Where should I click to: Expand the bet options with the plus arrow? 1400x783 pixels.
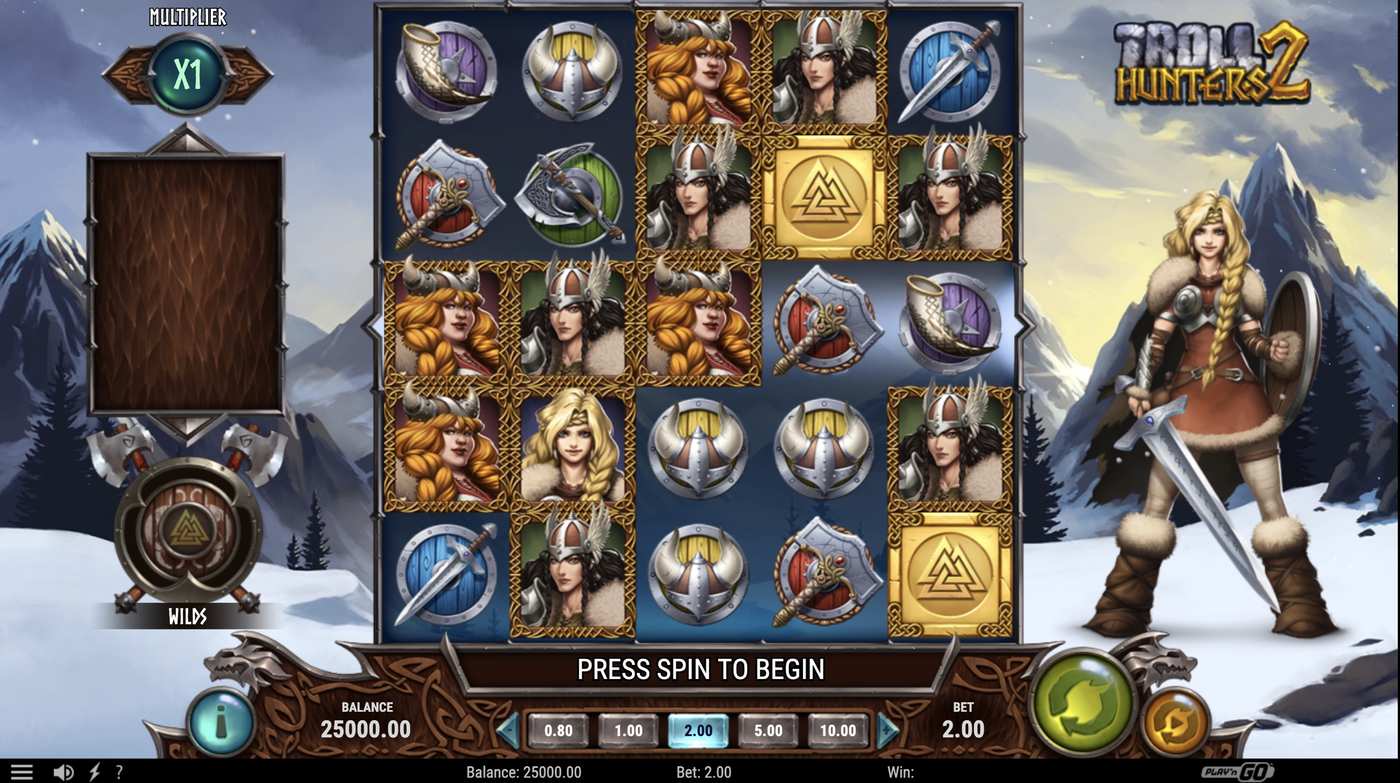pyautogui.click(x=888, y=730)
